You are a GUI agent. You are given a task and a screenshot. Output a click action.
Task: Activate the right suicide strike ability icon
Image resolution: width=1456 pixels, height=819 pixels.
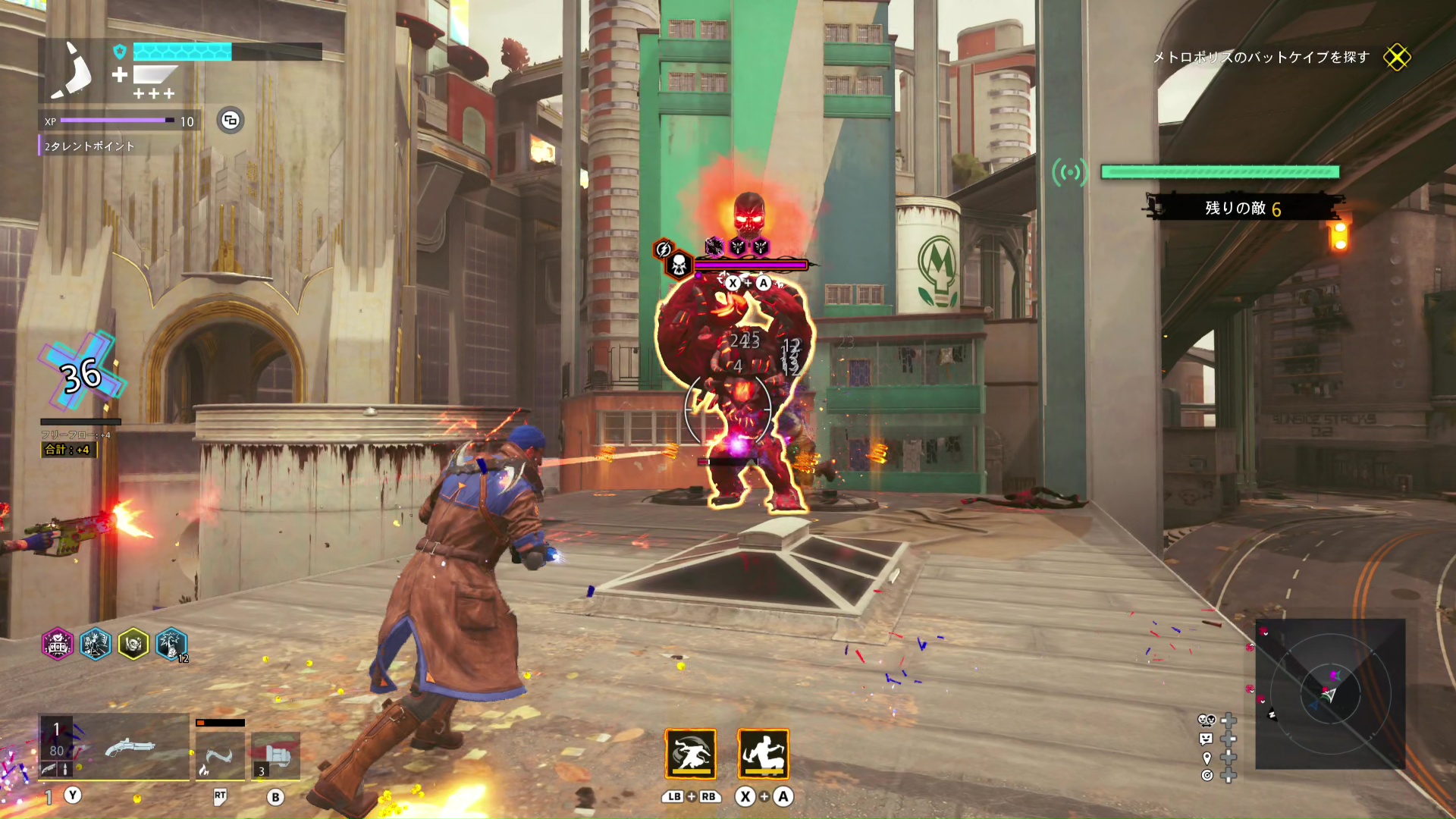(764, 754)
